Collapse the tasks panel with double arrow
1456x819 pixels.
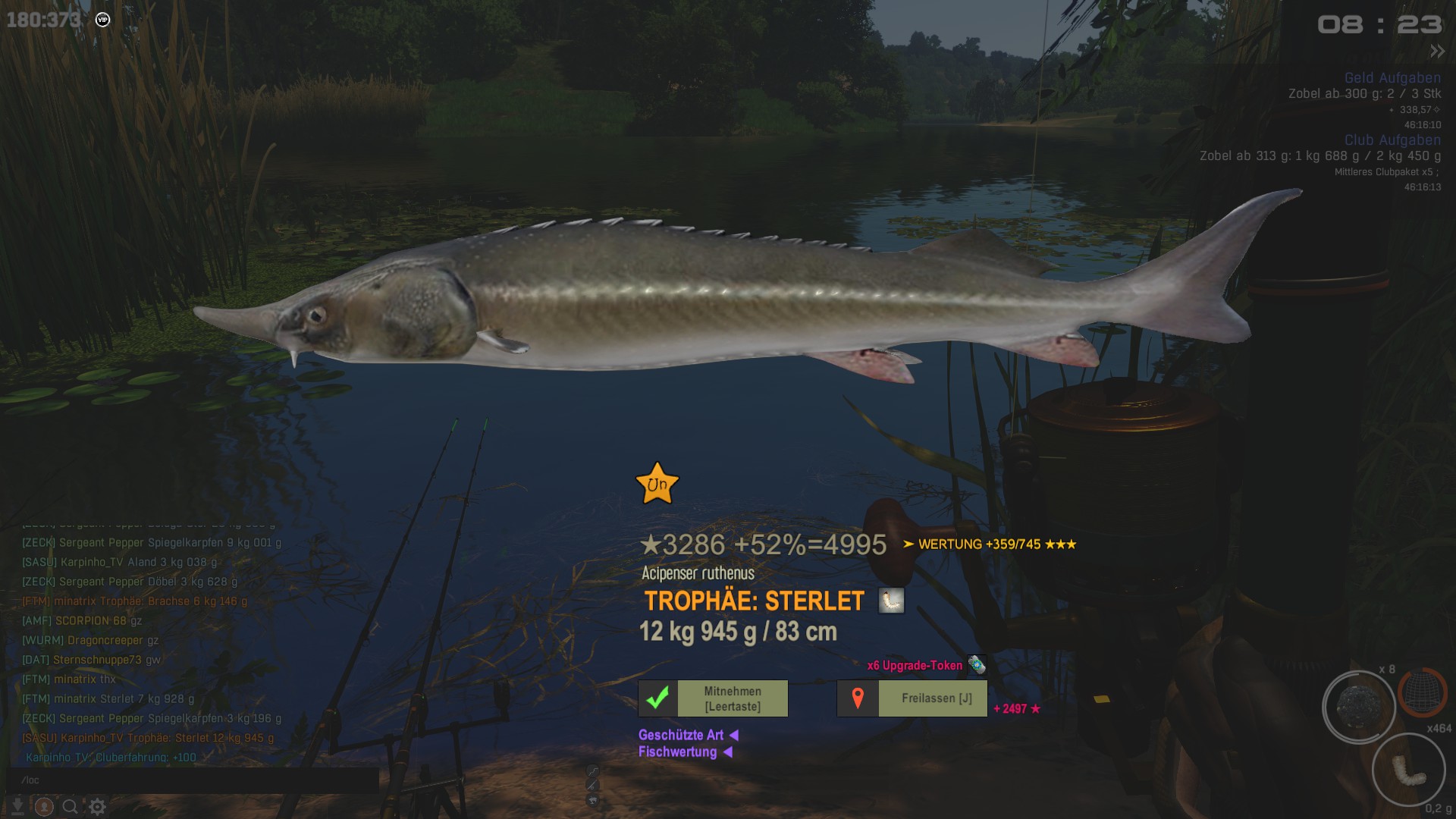click(1437, 52)
